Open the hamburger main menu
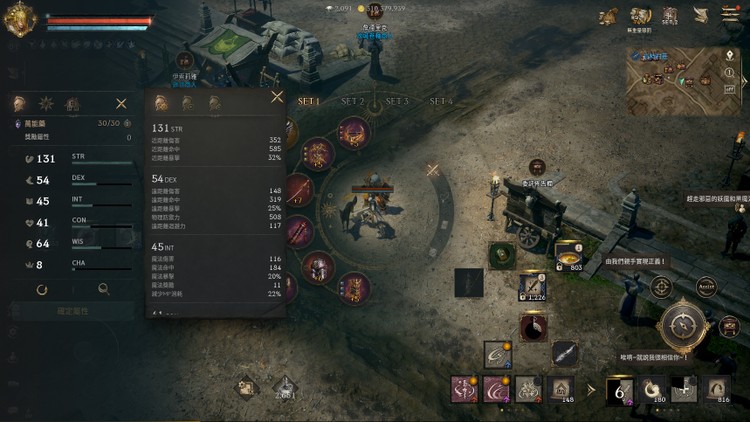Image resolution: width=750 pixels, height=422 pixels. click(729, 14)
